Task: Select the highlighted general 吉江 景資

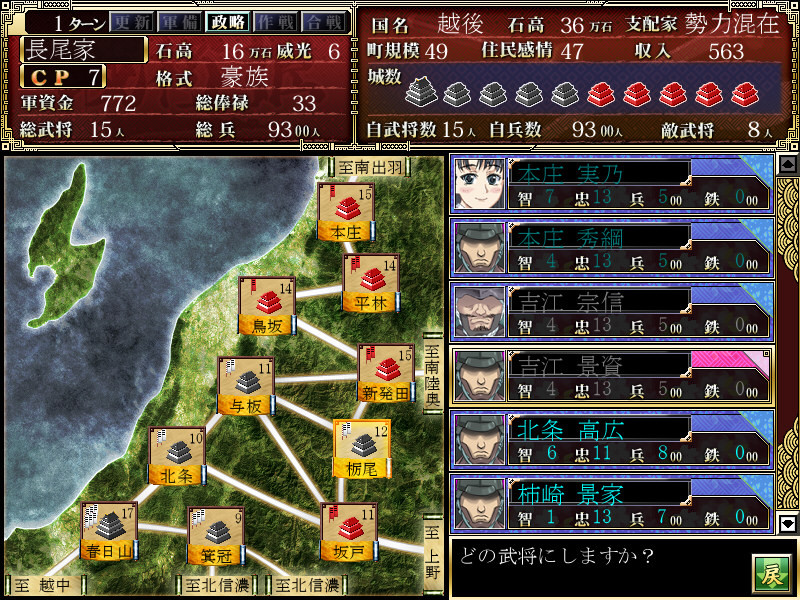Action: click(x=611, y=377)
